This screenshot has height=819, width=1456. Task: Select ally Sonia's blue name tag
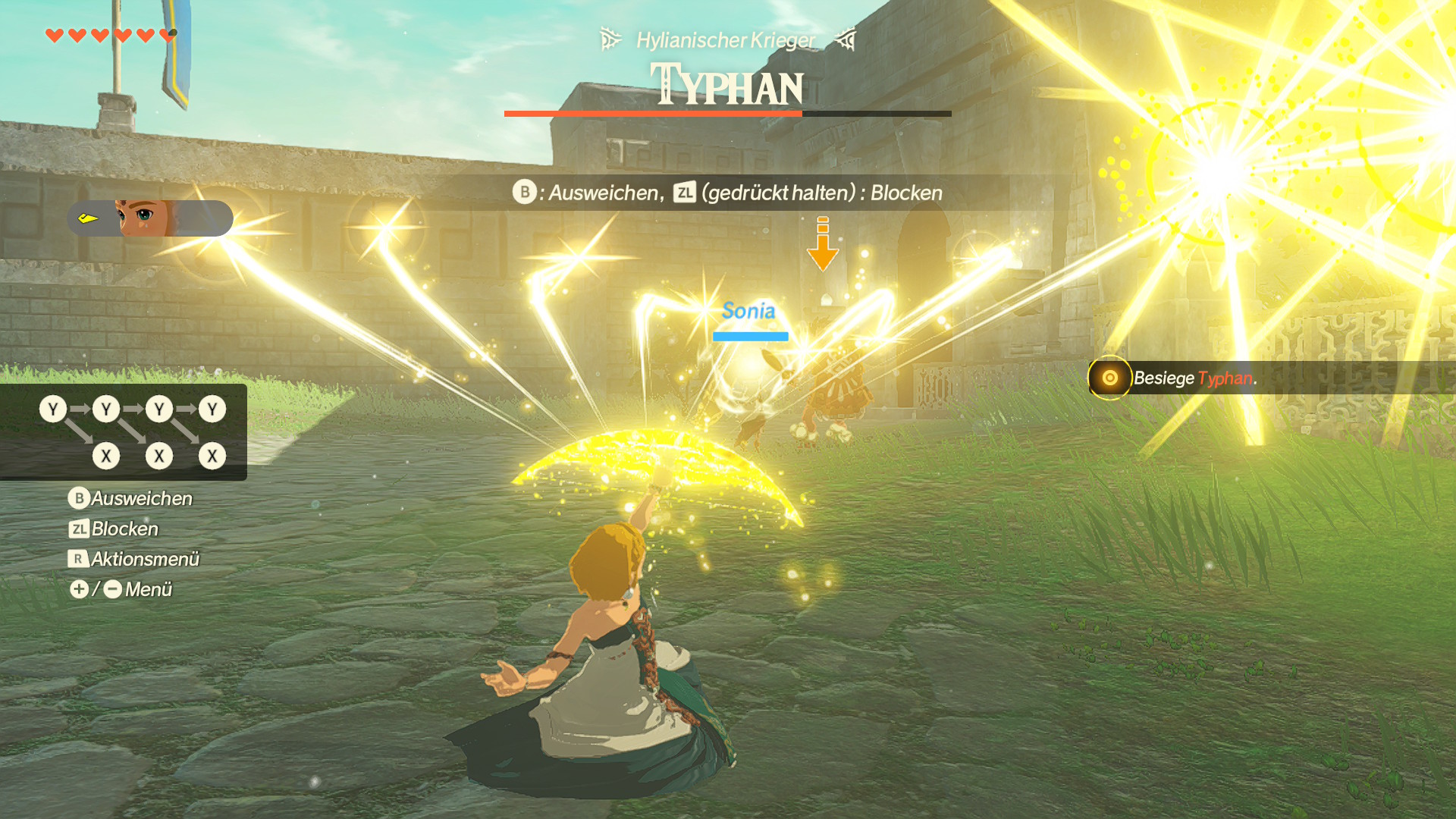click(748, 311)
